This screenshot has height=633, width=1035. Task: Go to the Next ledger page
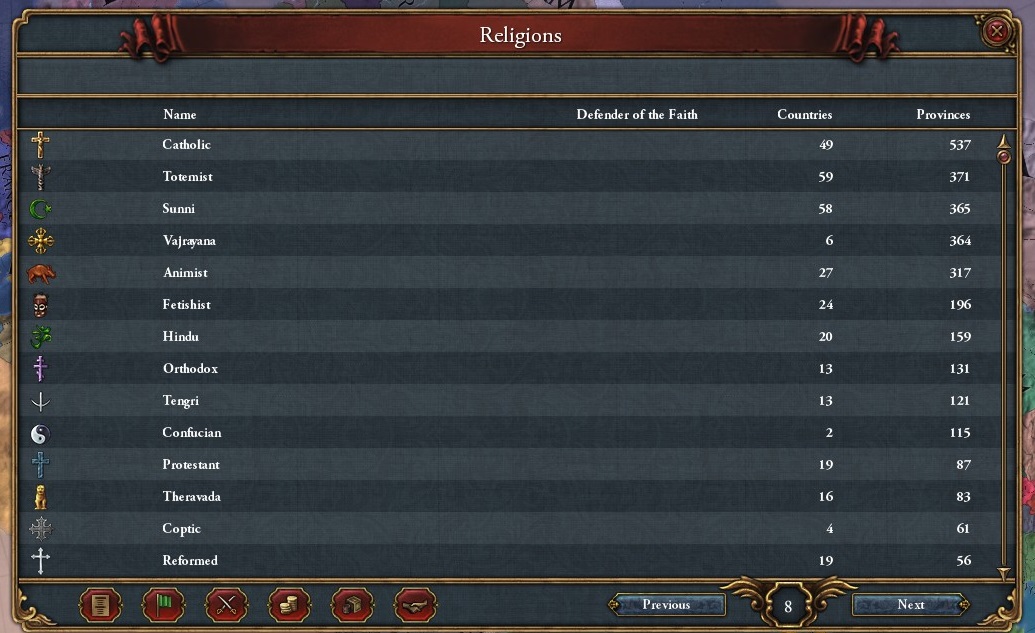click(909, 604)
